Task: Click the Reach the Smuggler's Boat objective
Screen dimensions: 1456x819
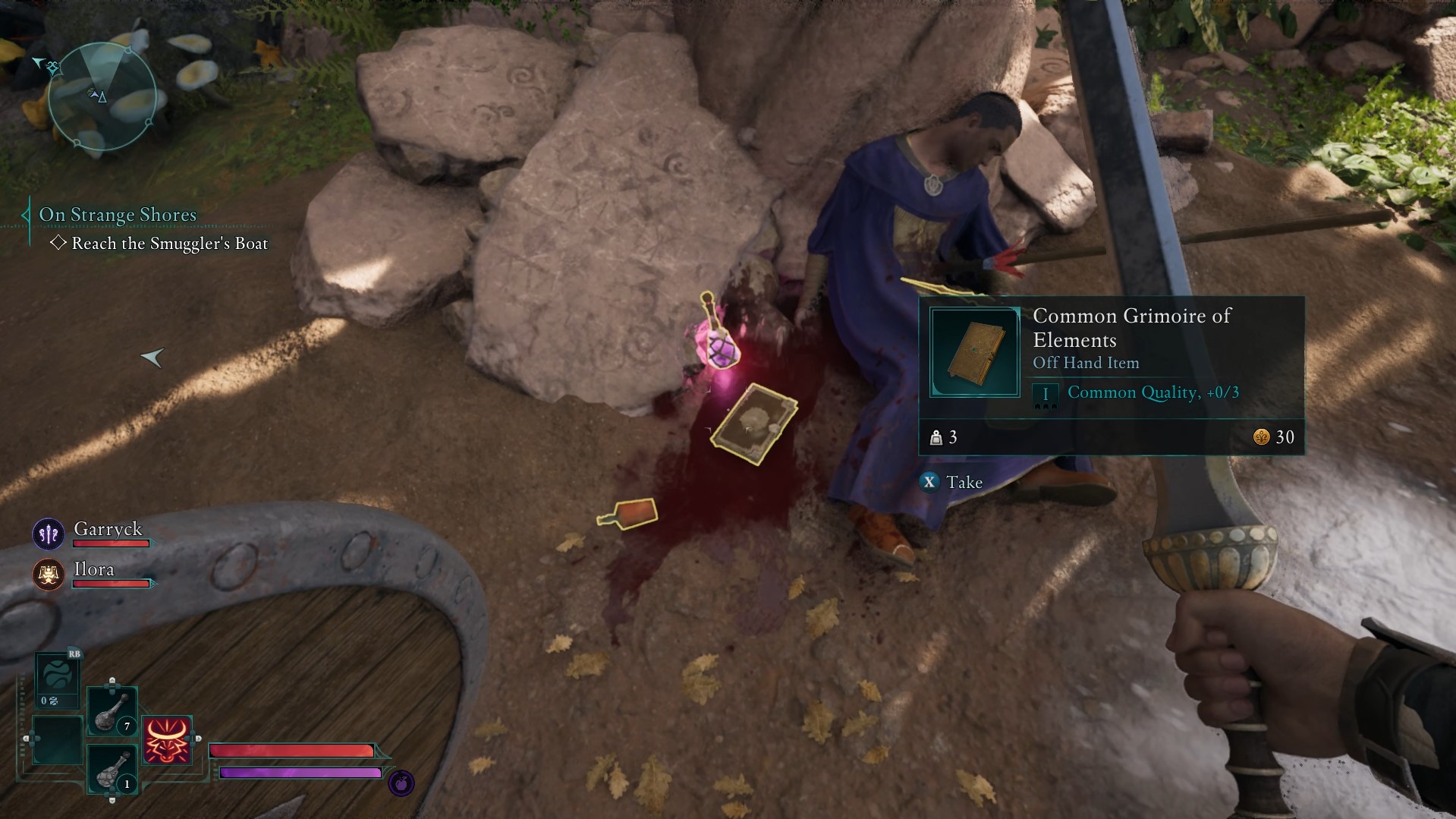Action: coord(168,243)
